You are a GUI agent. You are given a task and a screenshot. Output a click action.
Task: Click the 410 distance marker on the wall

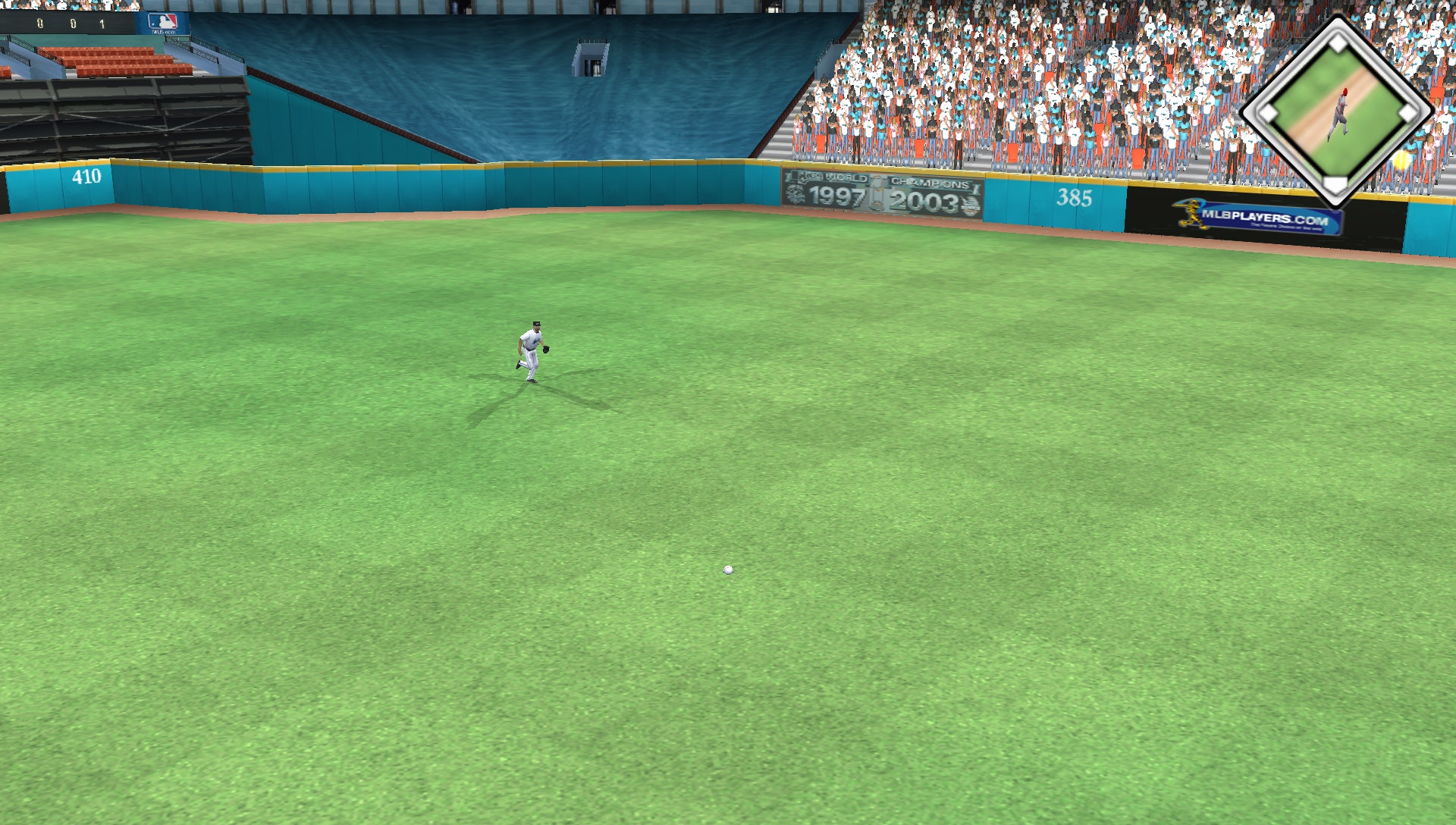point(89,176)
